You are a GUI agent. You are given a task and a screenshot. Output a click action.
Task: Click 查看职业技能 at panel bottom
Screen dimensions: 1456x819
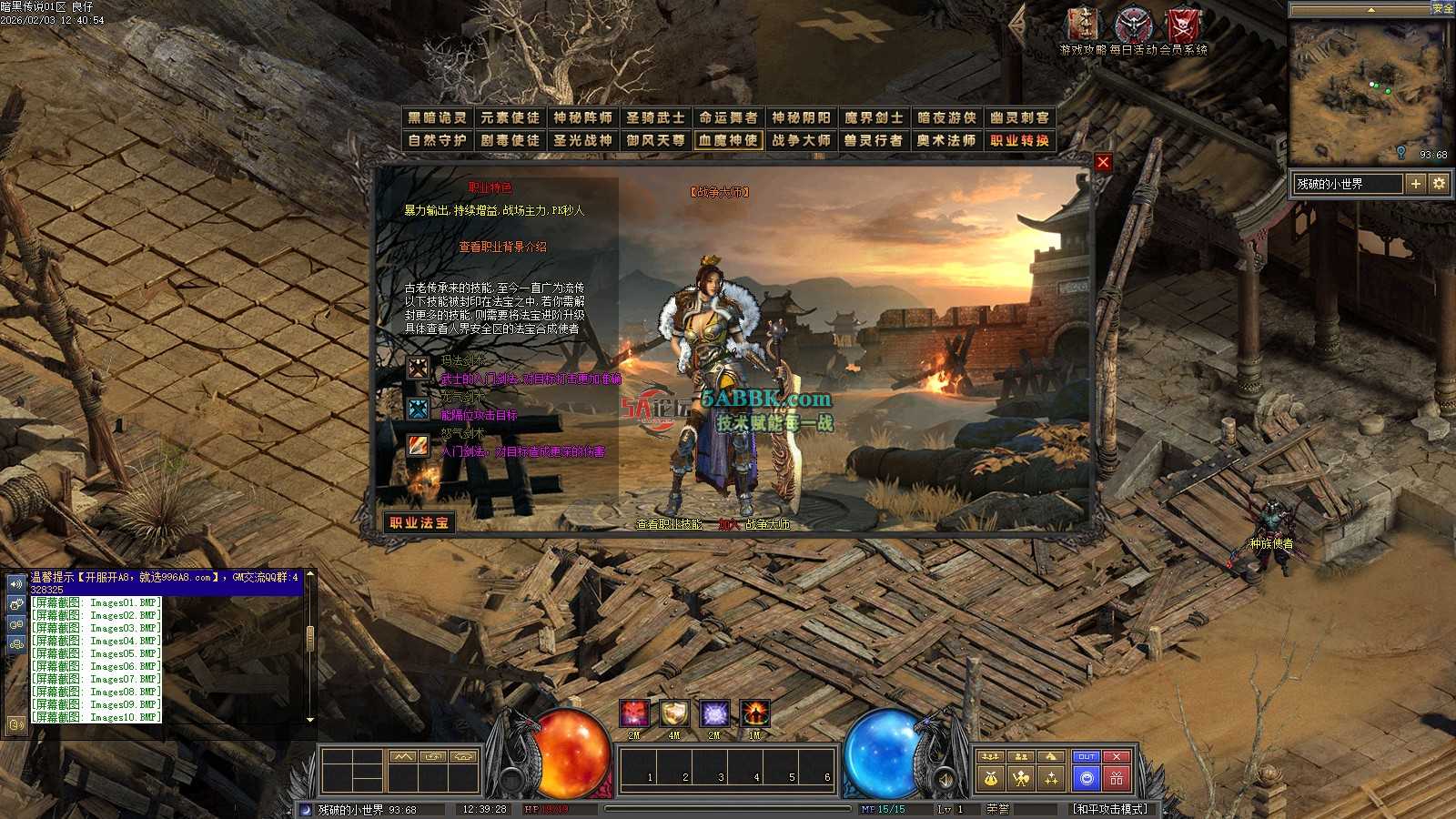(x=669, y=524)
